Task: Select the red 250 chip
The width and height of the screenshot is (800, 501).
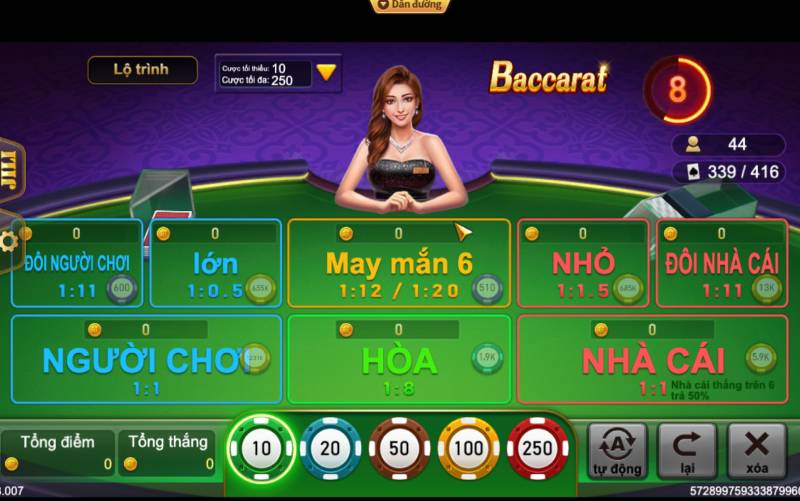Action: (x=537, y=449)
